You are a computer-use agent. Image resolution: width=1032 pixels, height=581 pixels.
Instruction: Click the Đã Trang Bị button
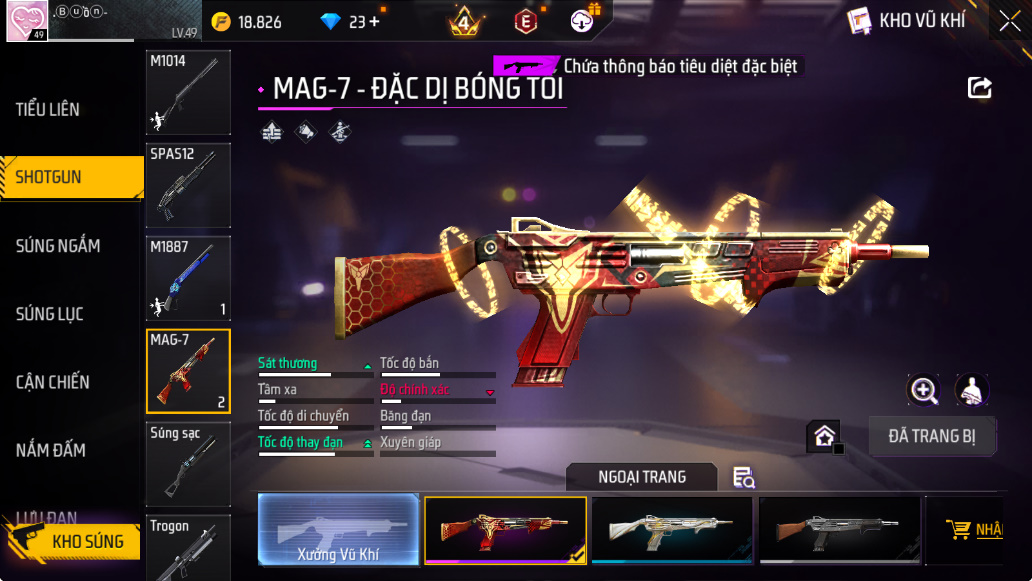click(x=932, y=436)
